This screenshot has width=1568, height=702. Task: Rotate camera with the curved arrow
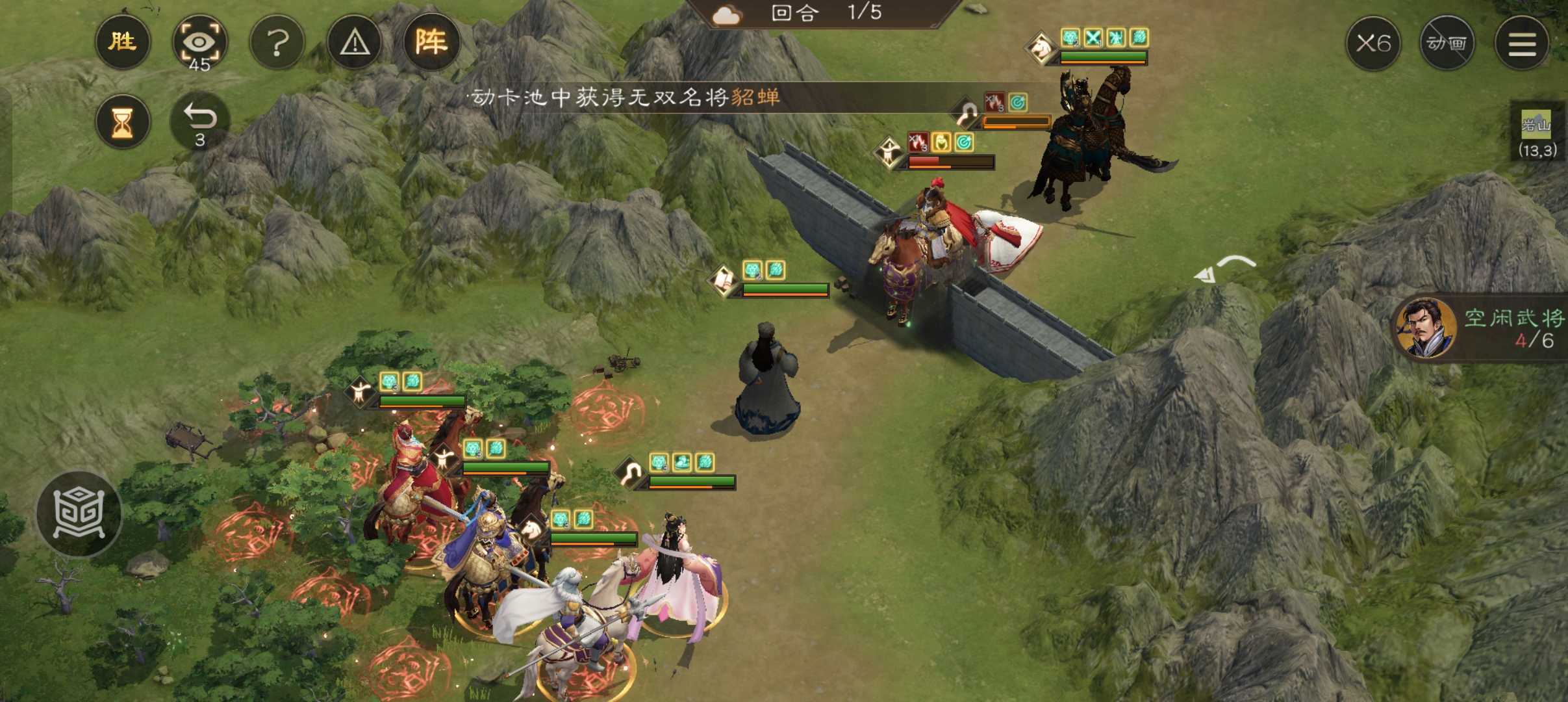pyautogui.click(x=1224, y=269)
